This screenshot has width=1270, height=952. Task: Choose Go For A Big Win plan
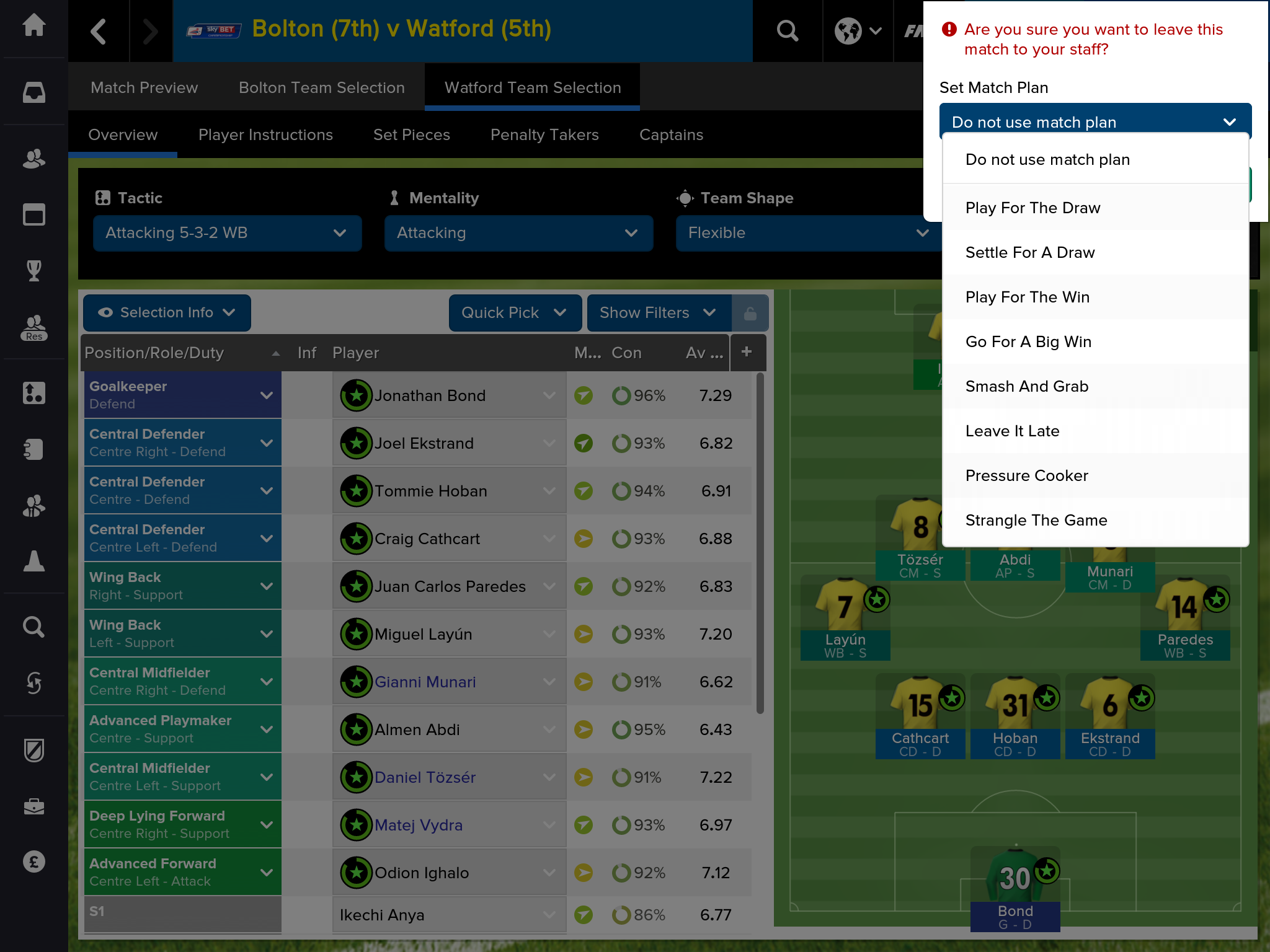click(x=1028, y=342)
